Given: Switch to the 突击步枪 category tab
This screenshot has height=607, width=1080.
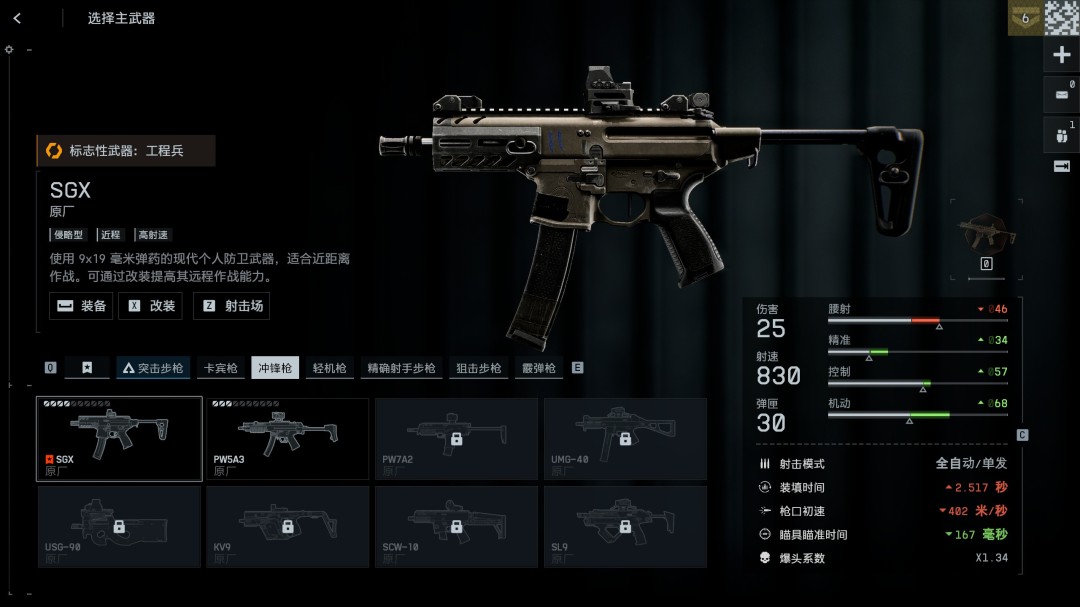Looking at the screenshot, I should (x=153, y=368).
